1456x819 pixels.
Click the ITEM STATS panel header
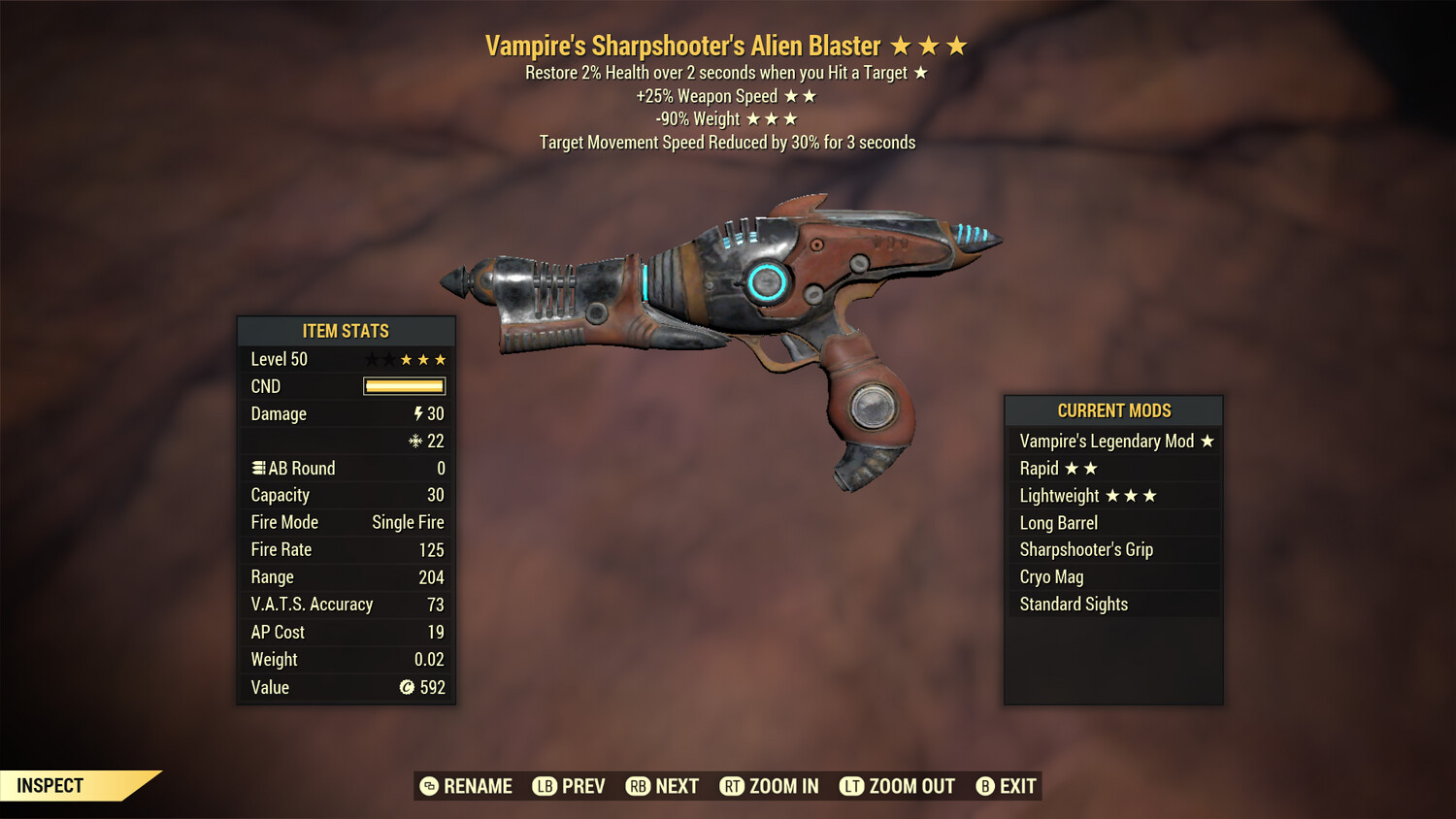pyautogui.click(x=346, y=330)
